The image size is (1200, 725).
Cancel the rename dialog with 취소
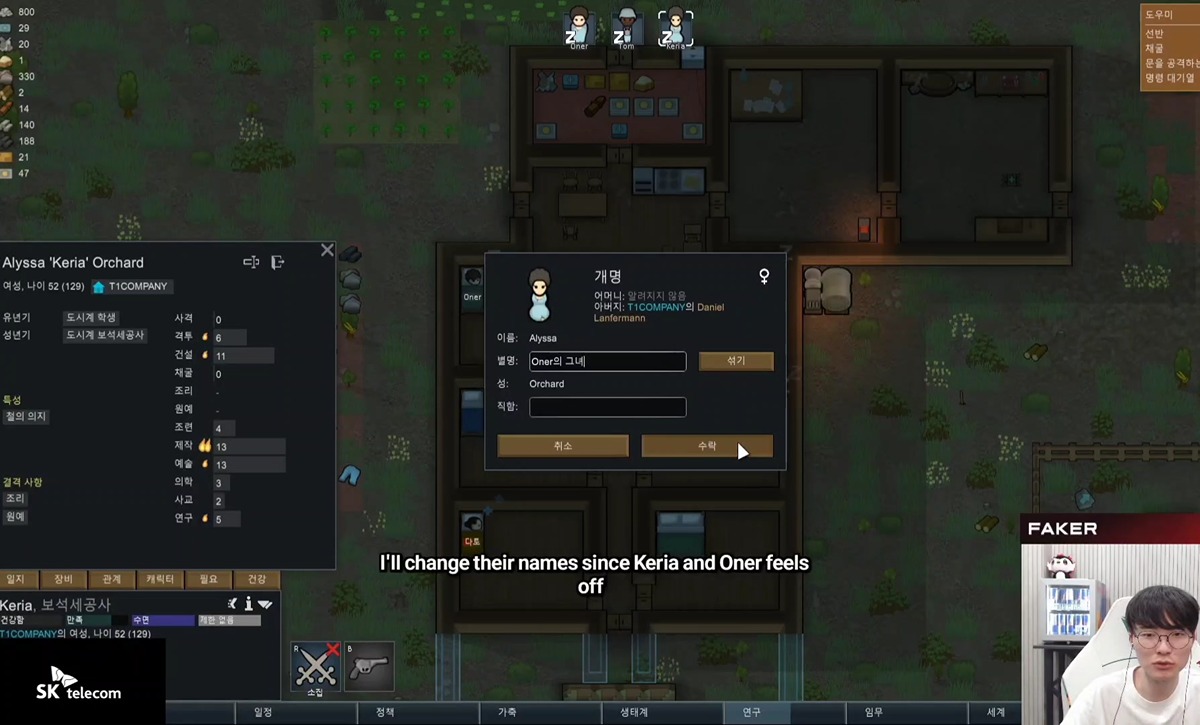coord(563,446)
